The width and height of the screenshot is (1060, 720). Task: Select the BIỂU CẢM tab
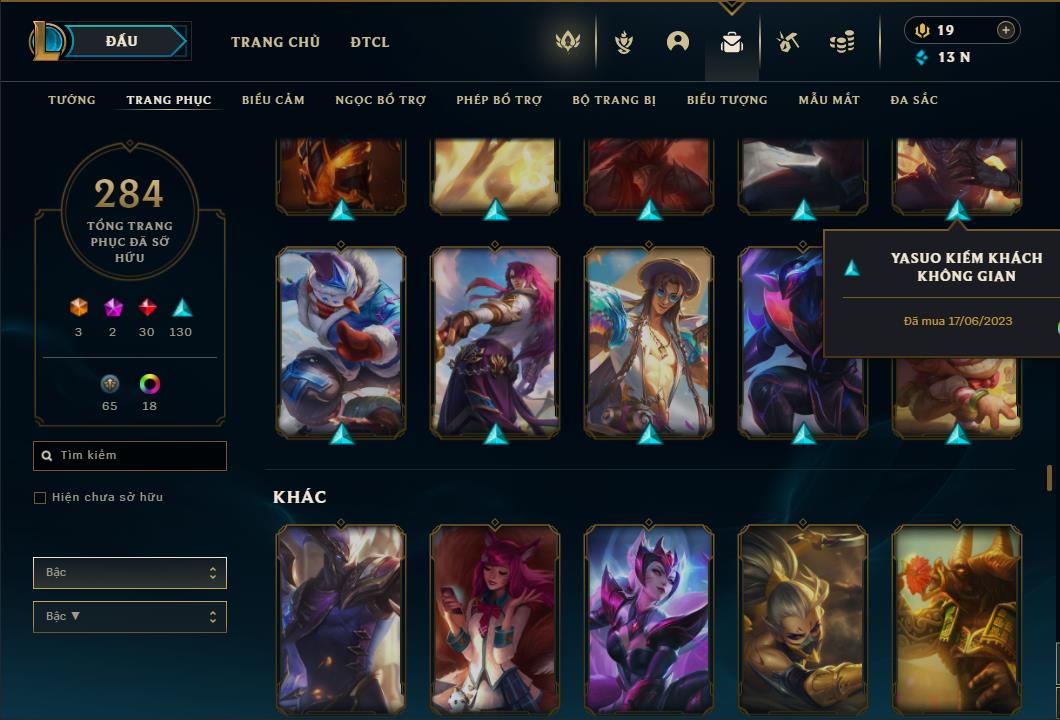tap(273, 100)
